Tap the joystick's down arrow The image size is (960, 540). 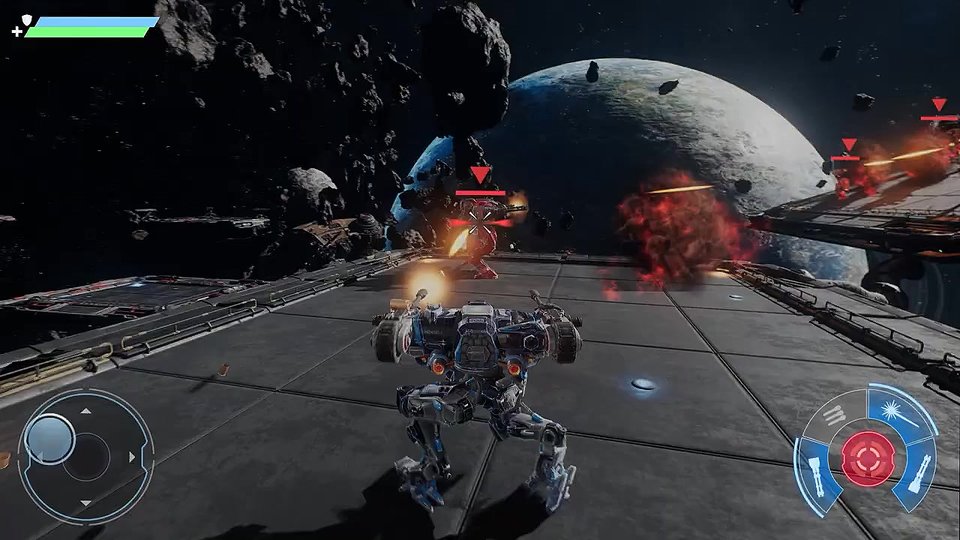pyautogui.click(x=86, y=503)
